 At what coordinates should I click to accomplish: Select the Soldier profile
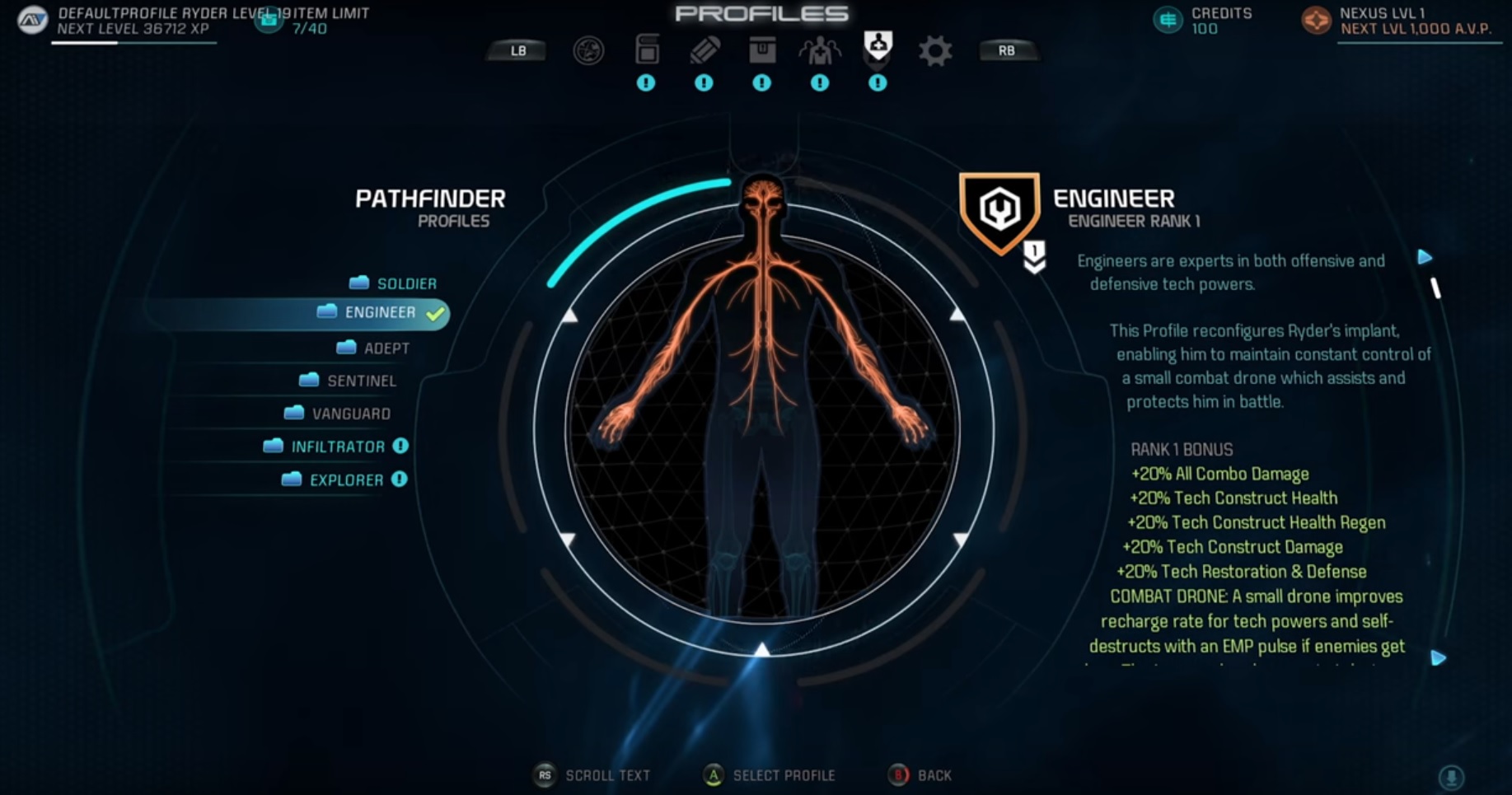(405, 283)
